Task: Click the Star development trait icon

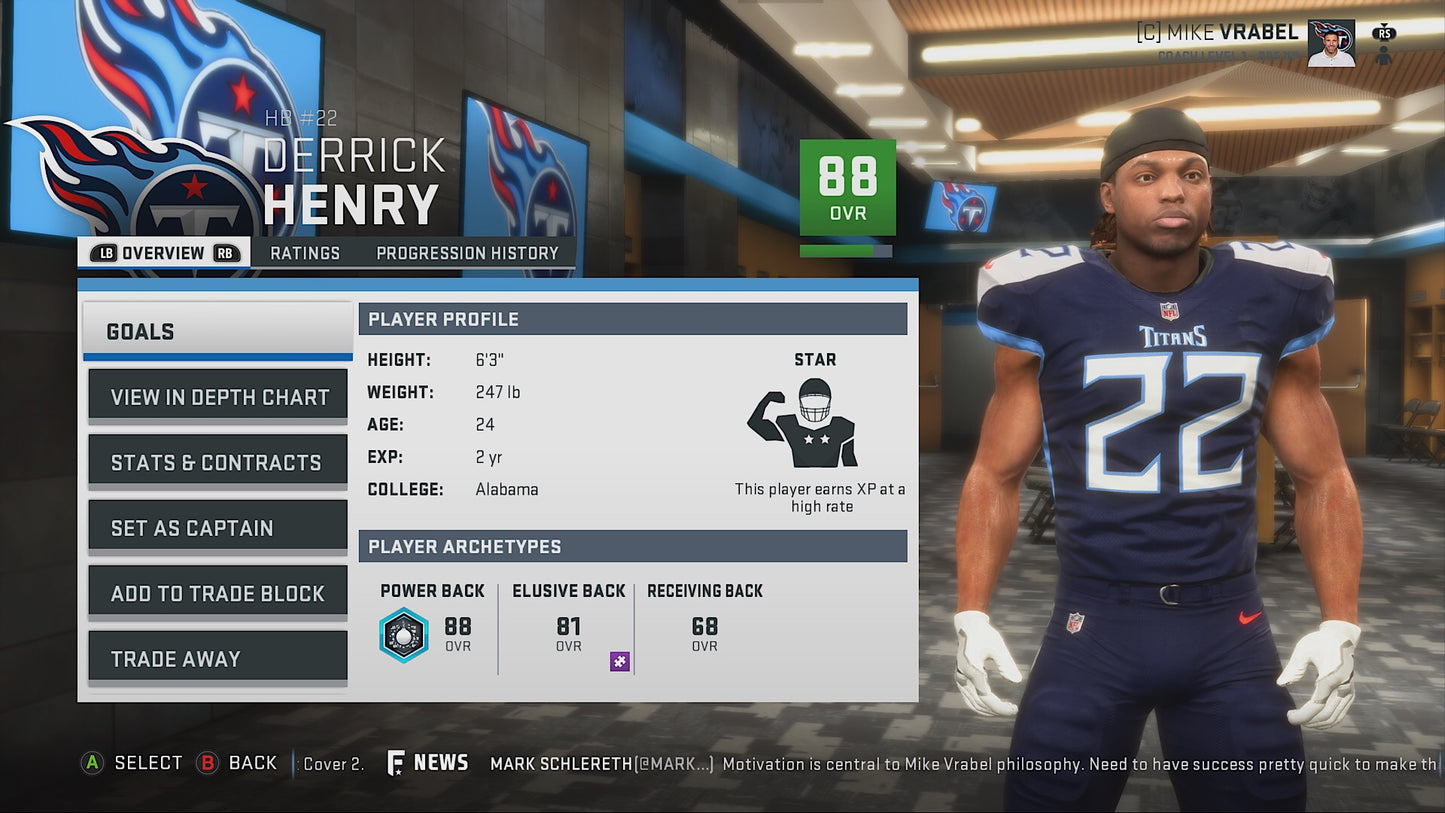Action: coord(802,423)
